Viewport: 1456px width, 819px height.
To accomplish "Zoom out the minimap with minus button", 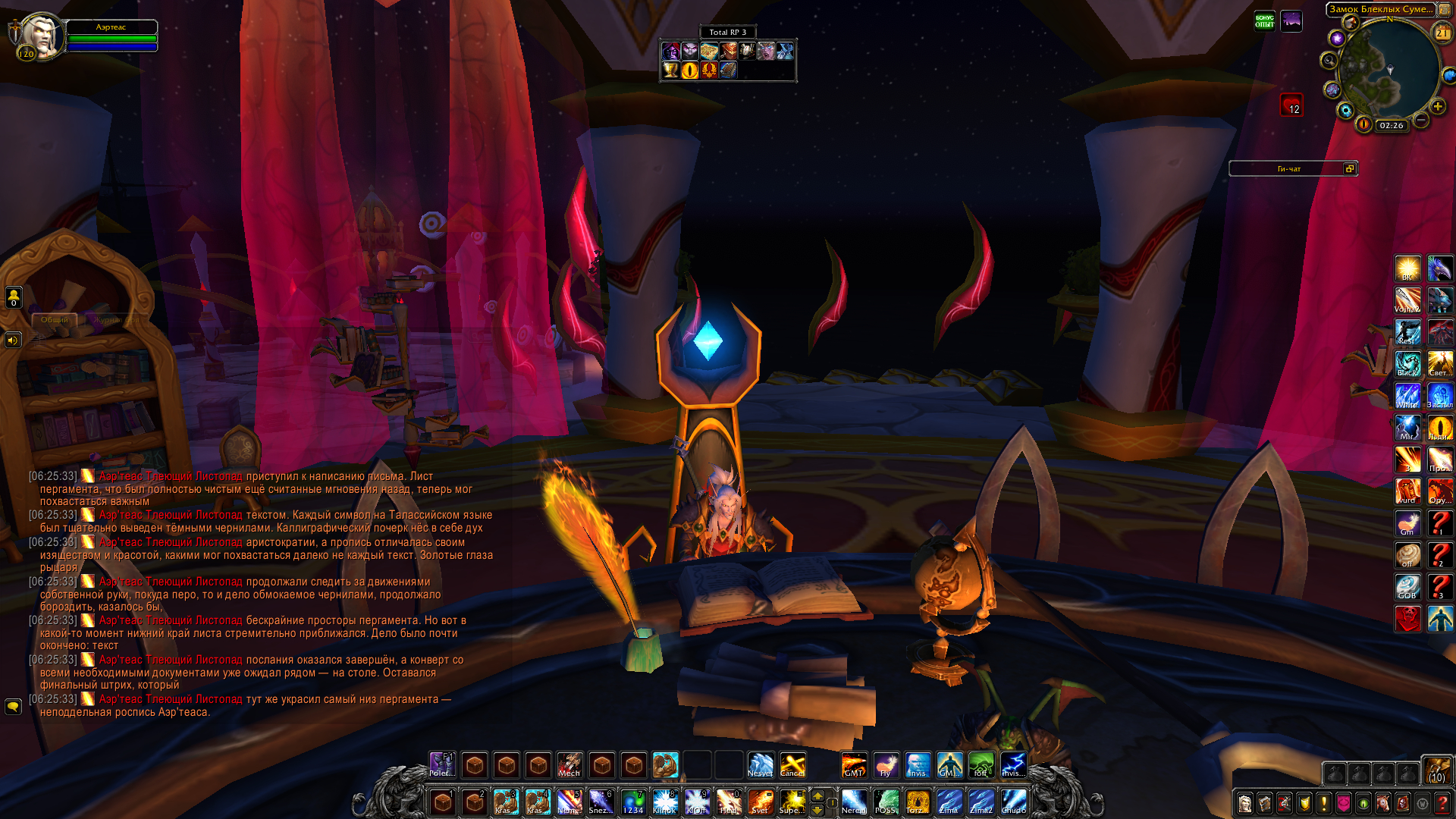I will click(1421, 120).
